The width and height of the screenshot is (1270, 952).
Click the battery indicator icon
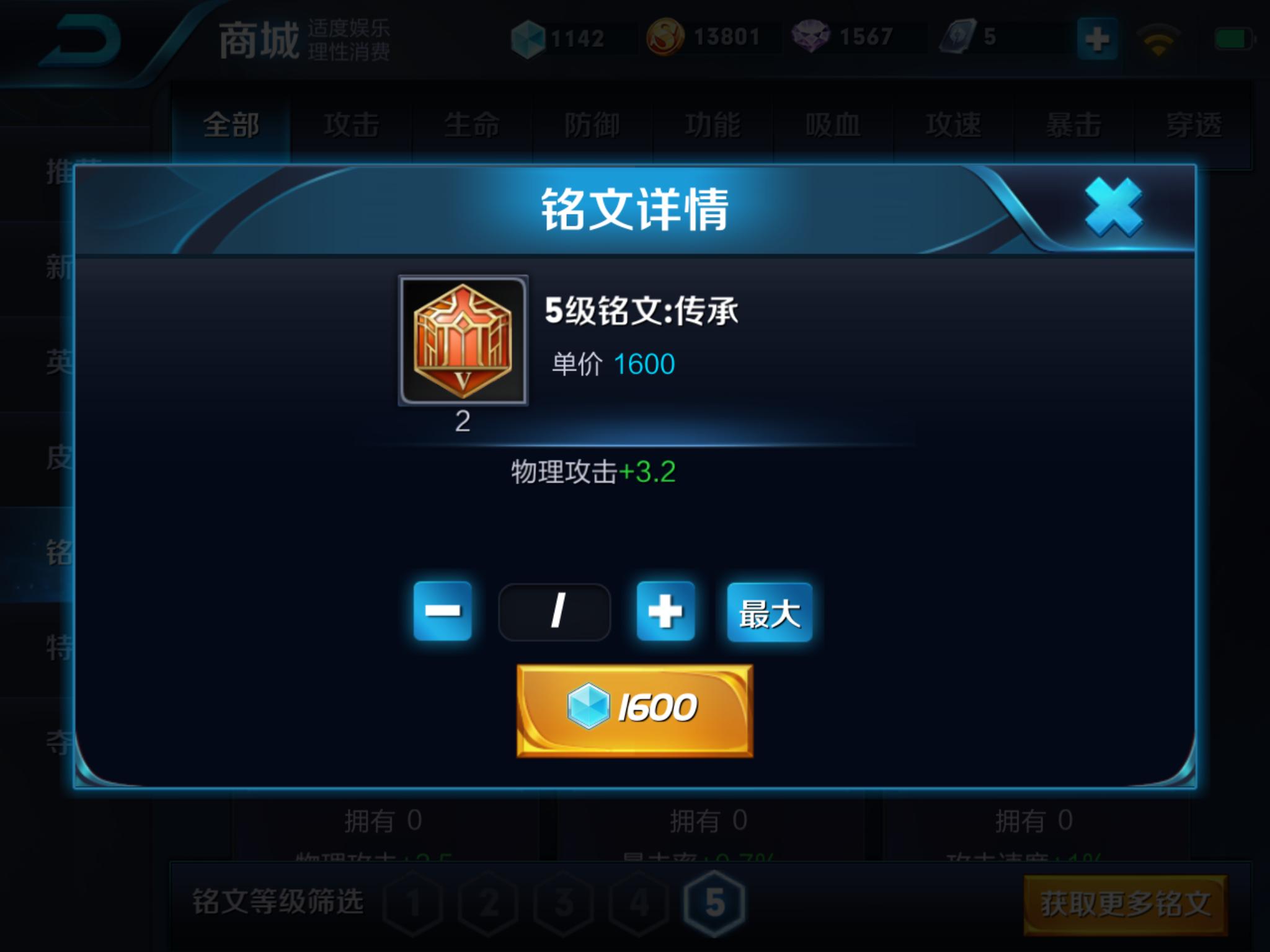coord(1234,37)
